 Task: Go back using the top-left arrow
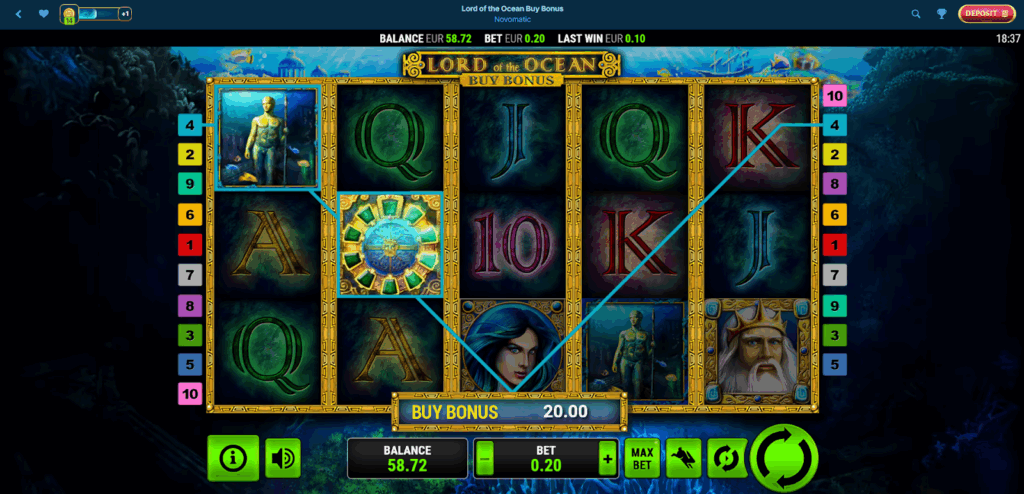[x=18, y=14]
